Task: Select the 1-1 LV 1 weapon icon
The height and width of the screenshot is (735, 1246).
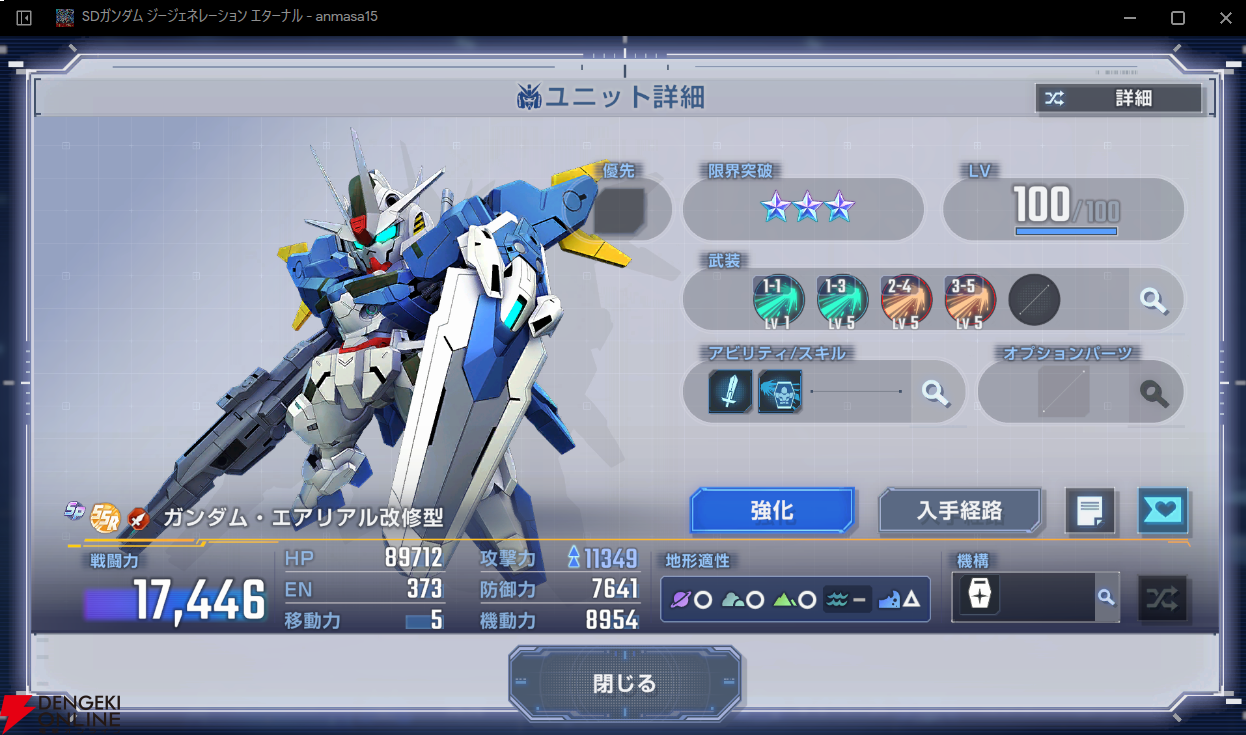Action: [778, 300]
